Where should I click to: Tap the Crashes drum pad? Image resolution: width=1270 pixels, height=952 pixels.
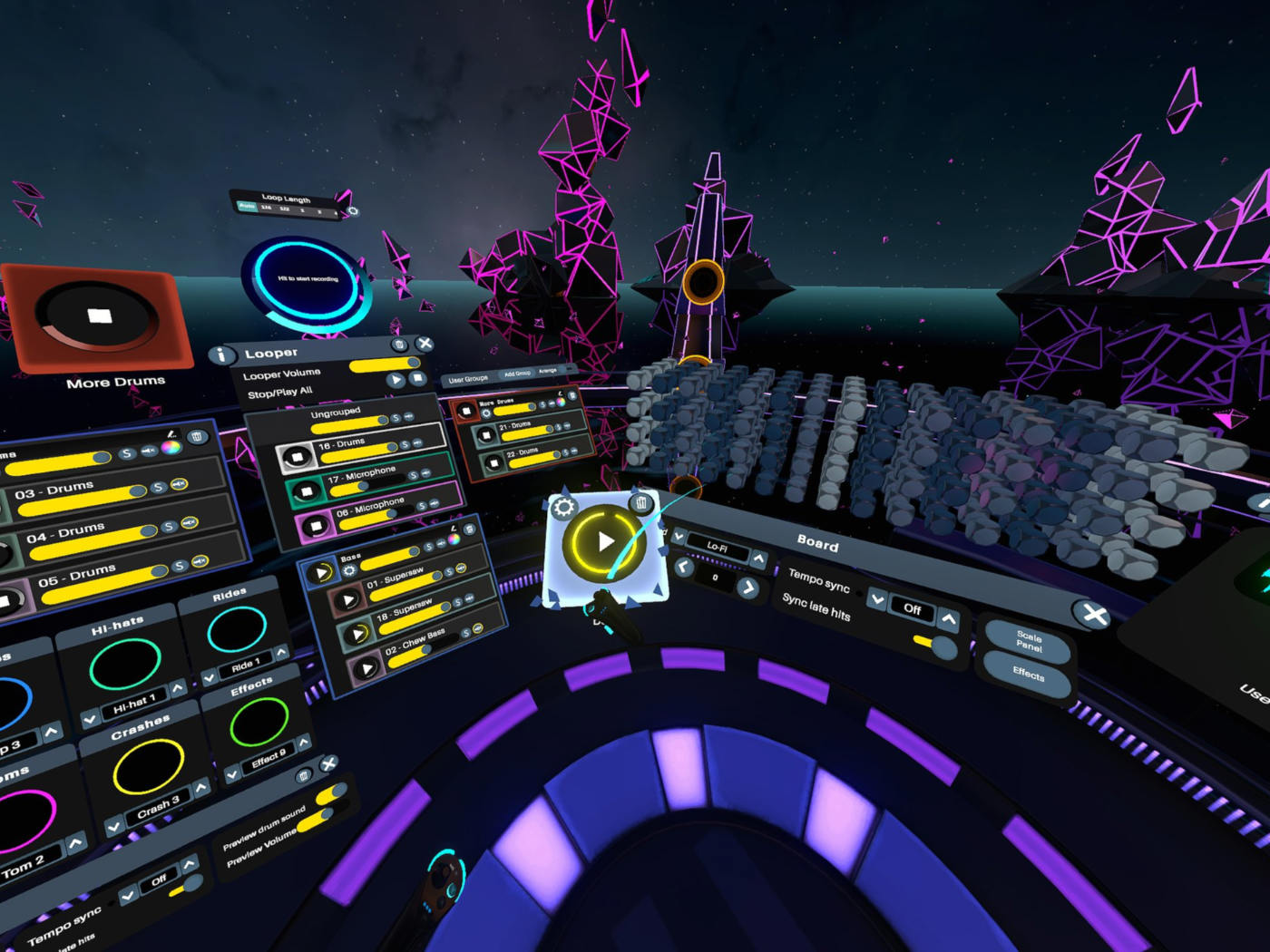(x=148, y=766)
